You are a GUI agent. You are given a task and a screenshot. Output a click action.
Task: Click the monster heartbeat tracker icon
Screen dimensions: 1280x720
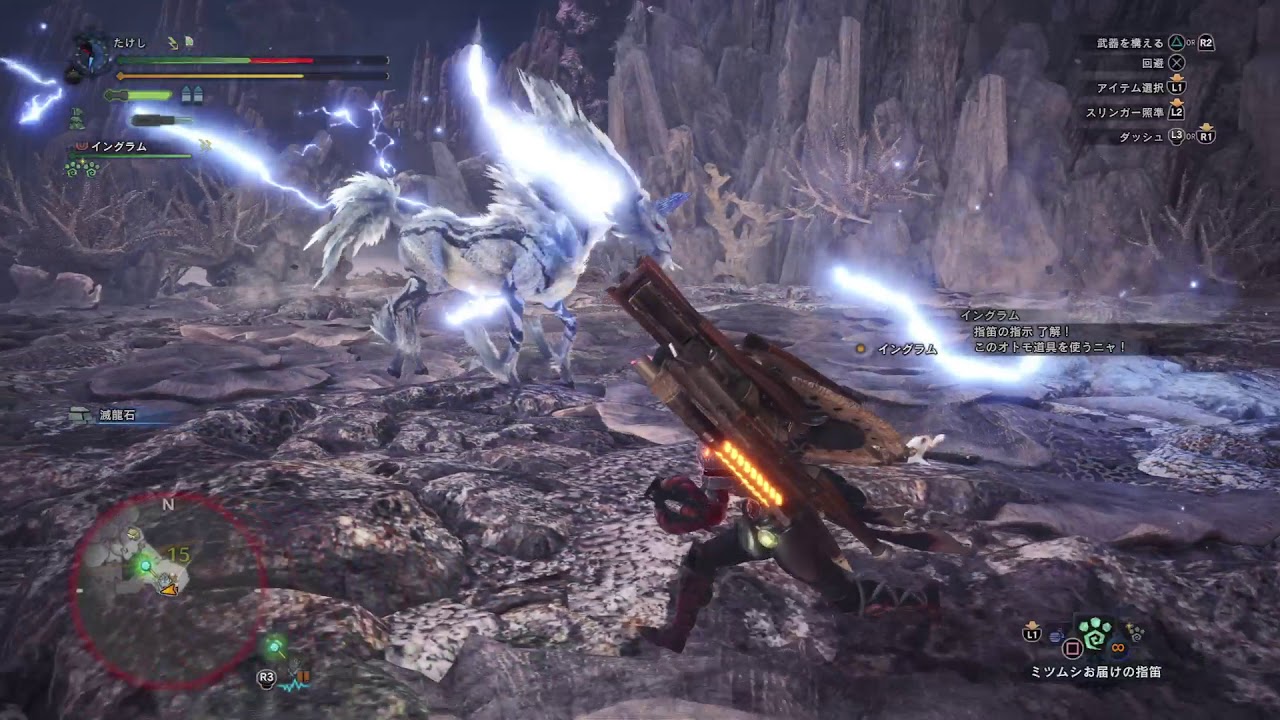pyautogui.click(x=294, y=681)
